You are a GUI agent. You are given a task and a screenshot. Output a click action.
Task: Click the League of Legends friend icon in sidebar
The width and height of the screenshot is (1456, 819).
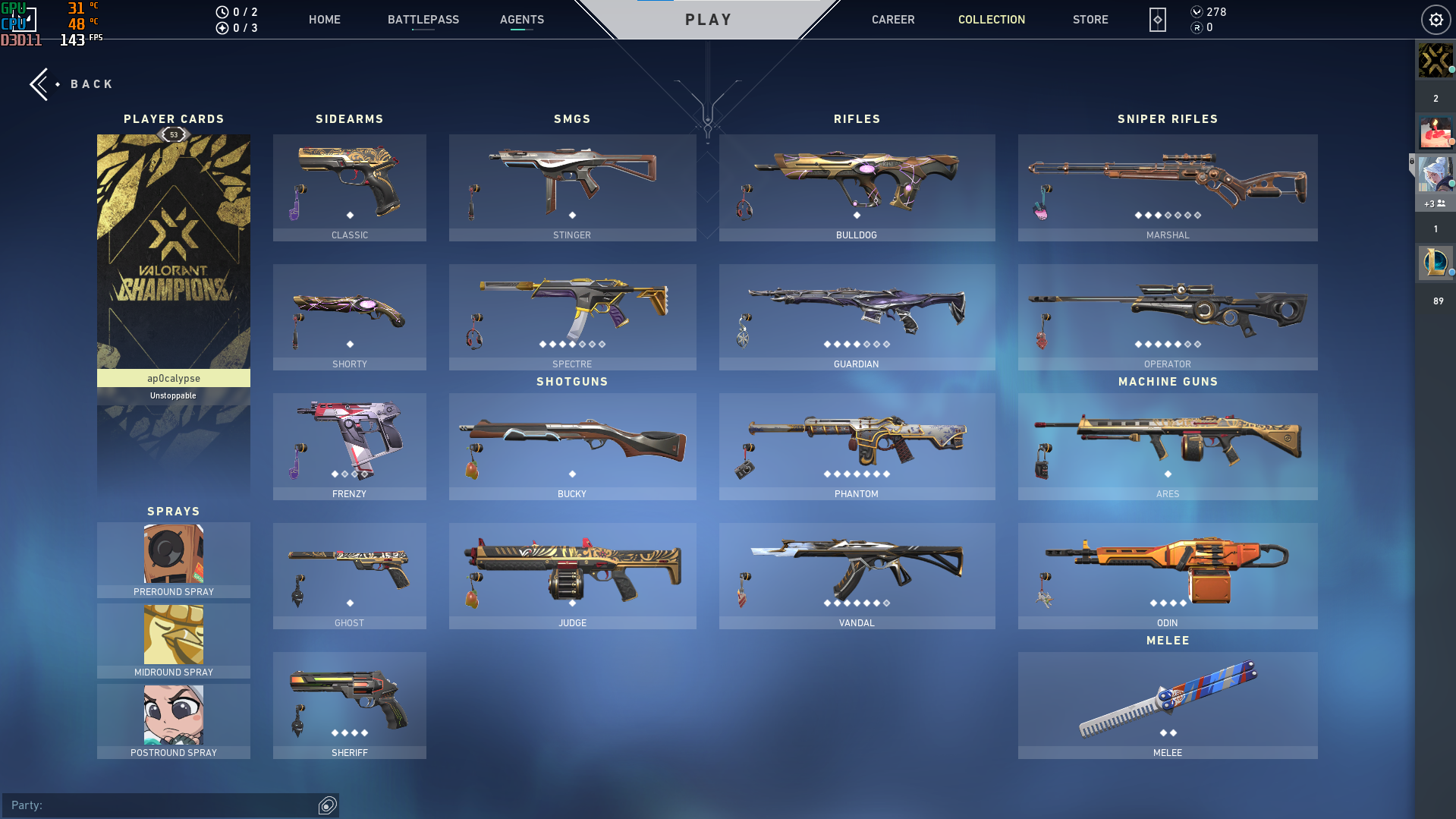click(x=1434, y=263)
